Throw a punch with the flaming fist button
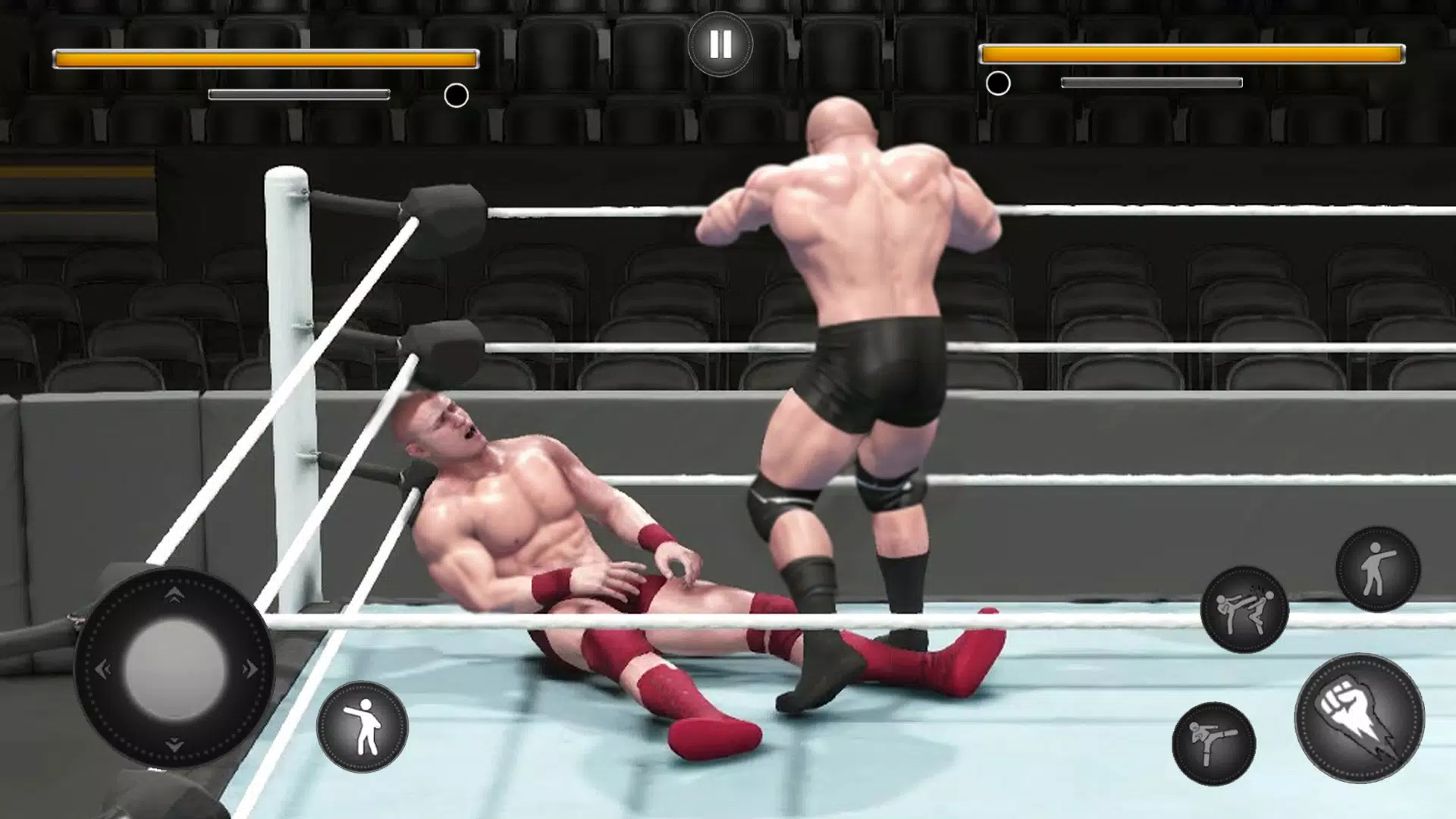 1359,717
